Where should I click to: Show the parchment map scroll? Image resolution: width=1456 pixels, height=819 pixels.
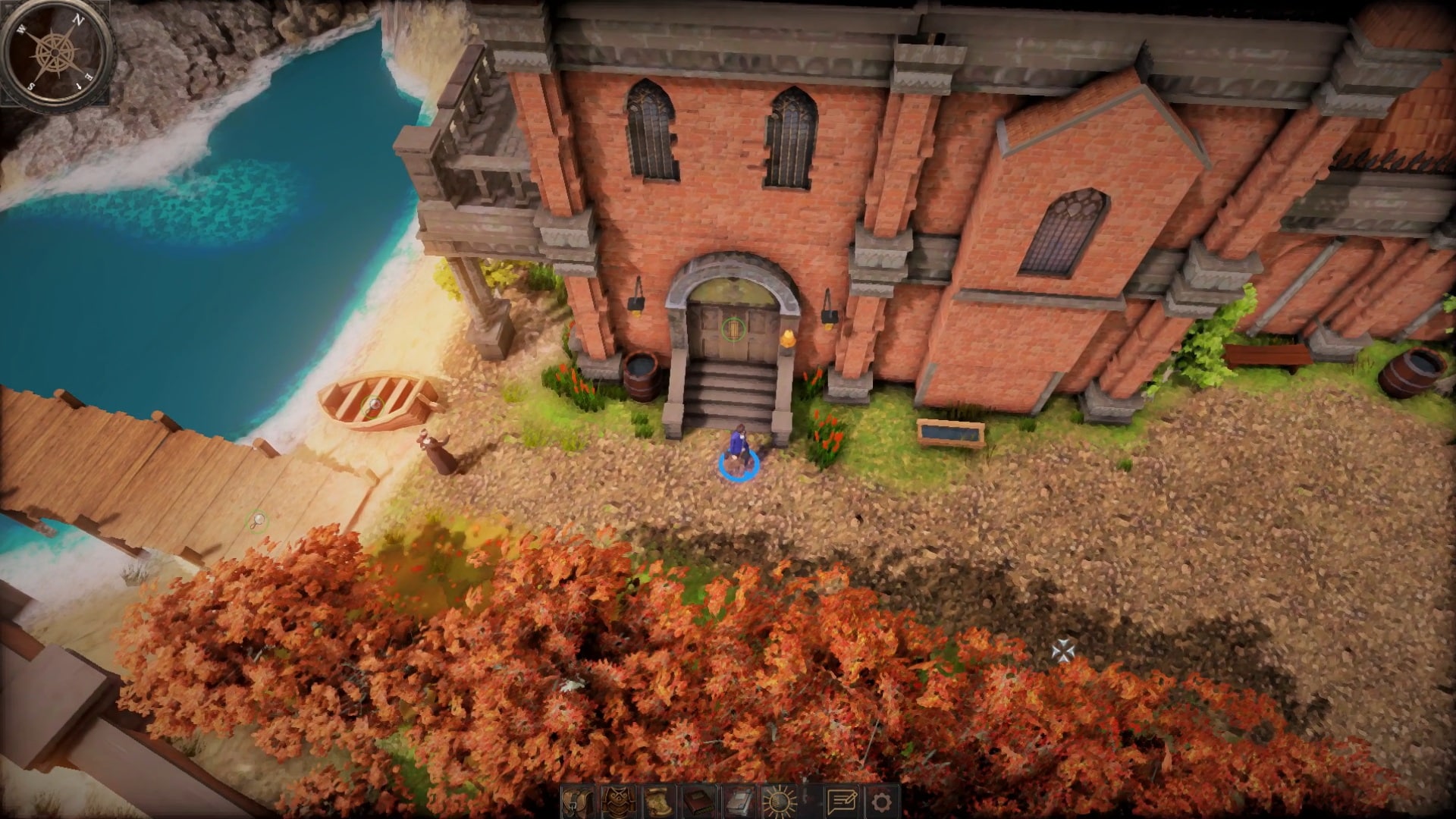659,801
